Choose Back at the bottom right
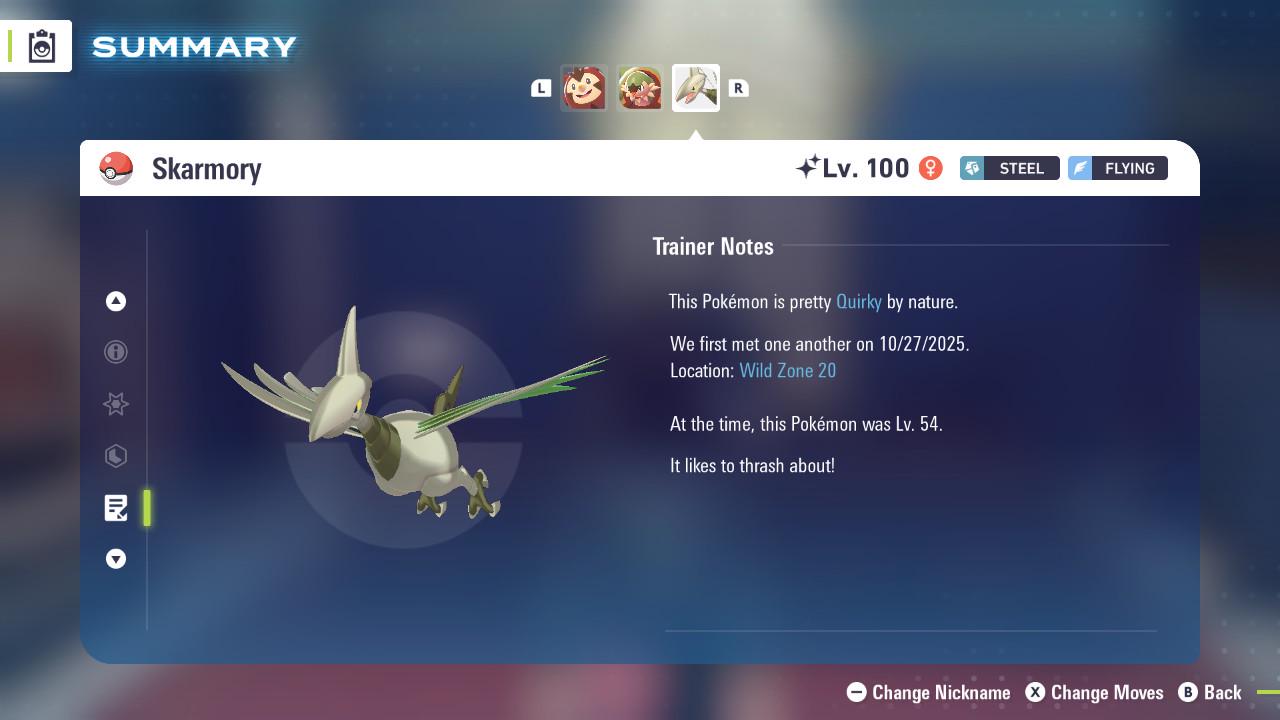Image resolution: width=1280 pixels, height=720 pixels. point(1212,692)
